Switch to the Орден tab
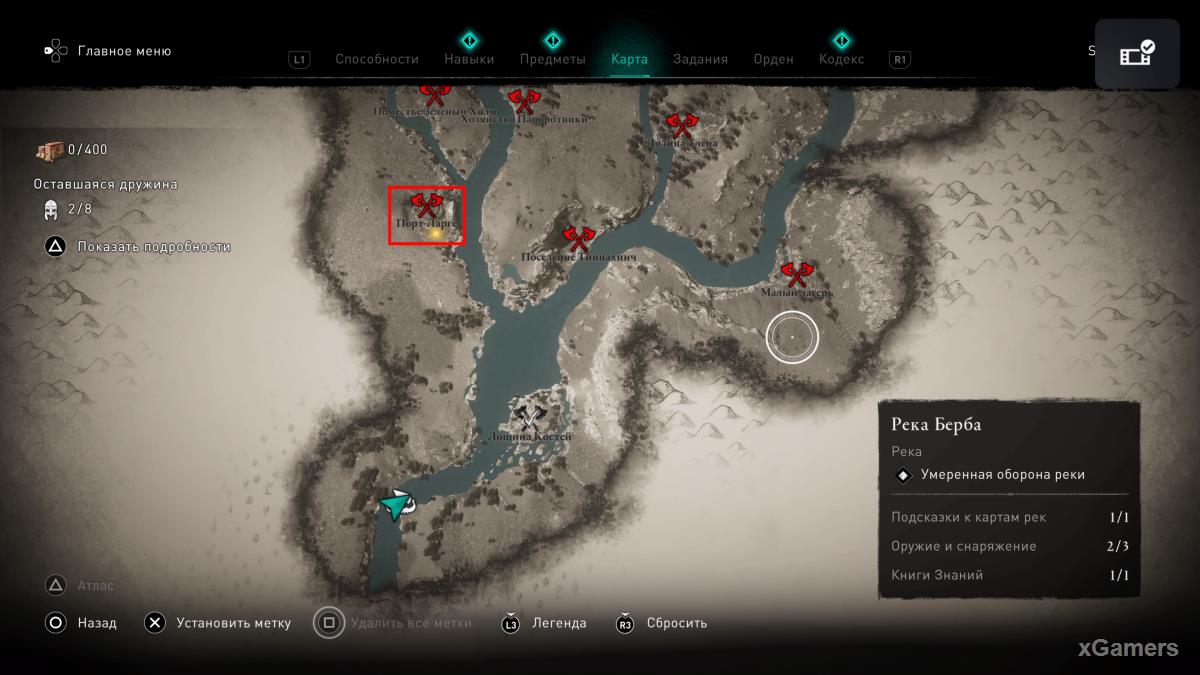 [773, 59]
